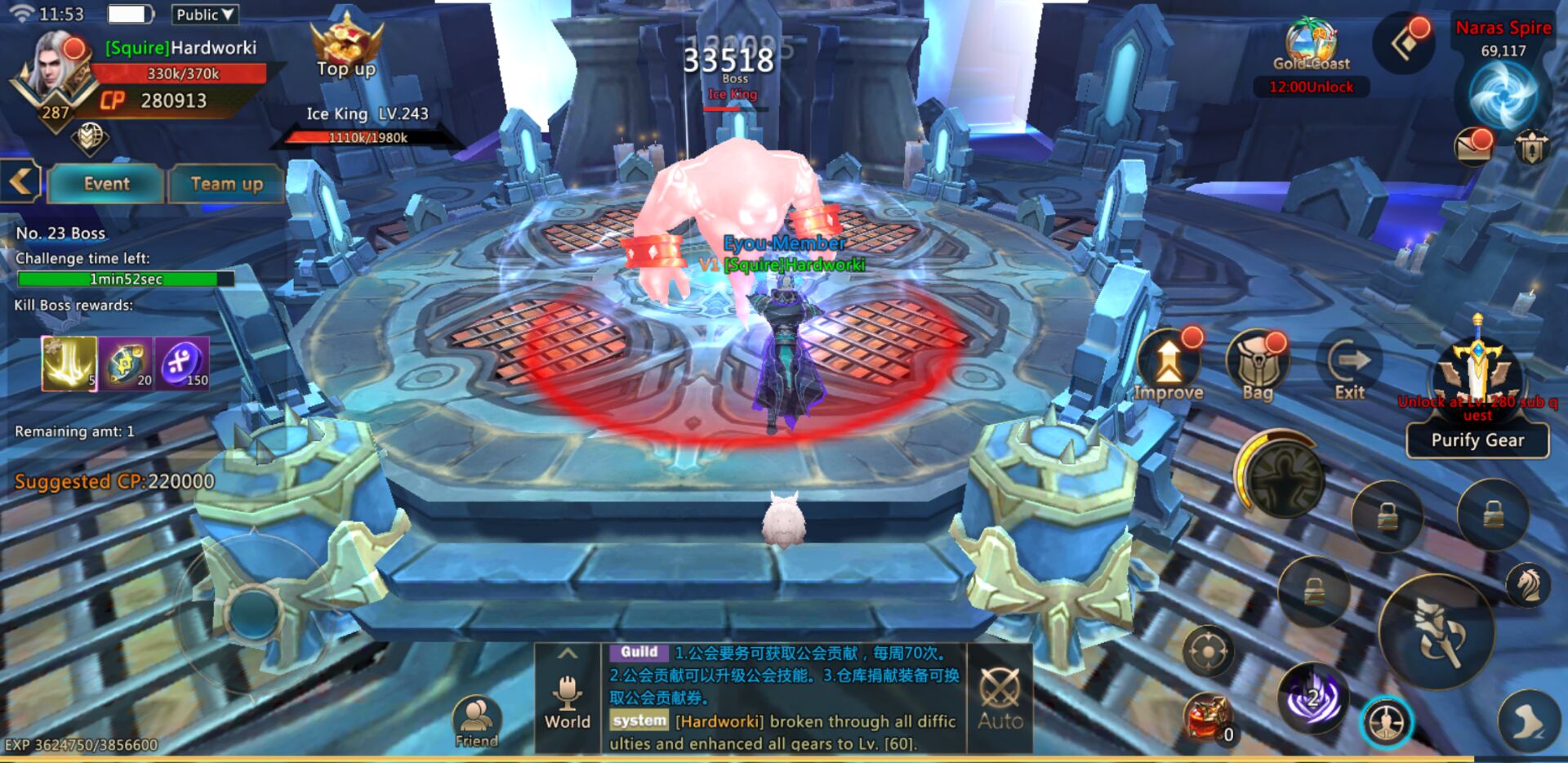This screenshot has width=1568, height=763.
Task: Exit the boss challenge
Action: (x=1349, y=369)
